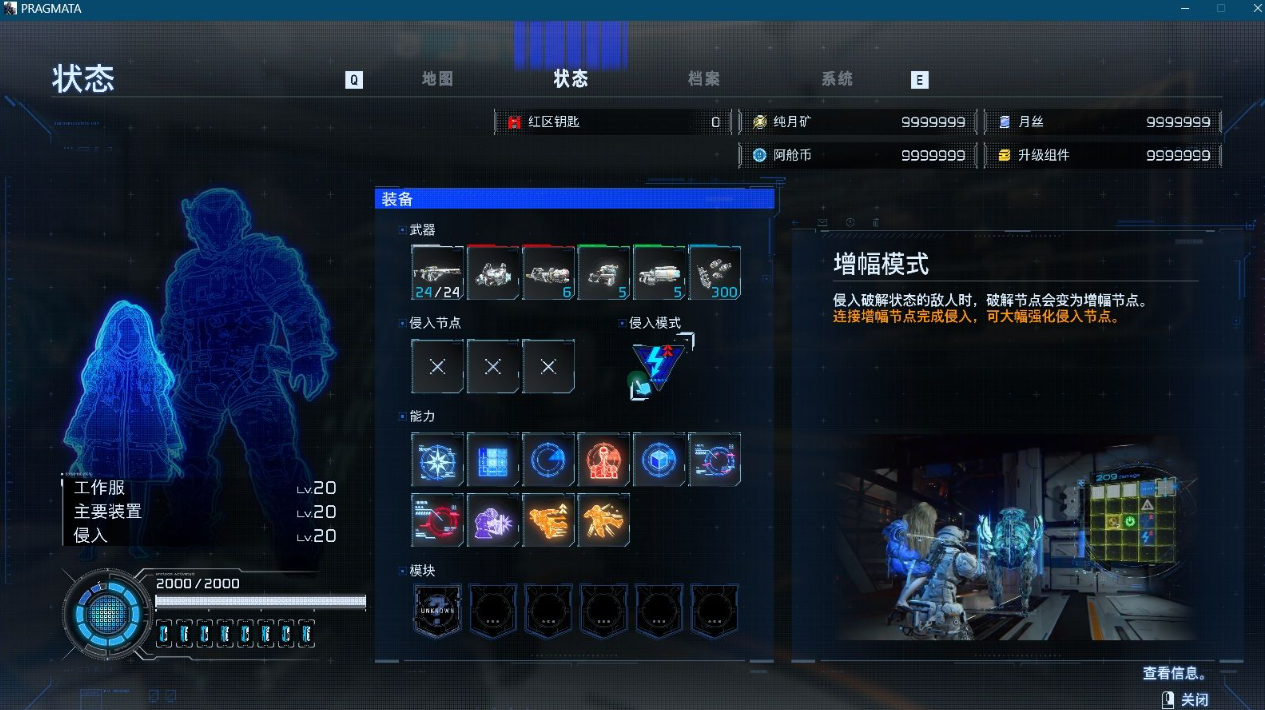Choose the circular radar ability icon
The image size is (1265, 710).
coord(548,460)
